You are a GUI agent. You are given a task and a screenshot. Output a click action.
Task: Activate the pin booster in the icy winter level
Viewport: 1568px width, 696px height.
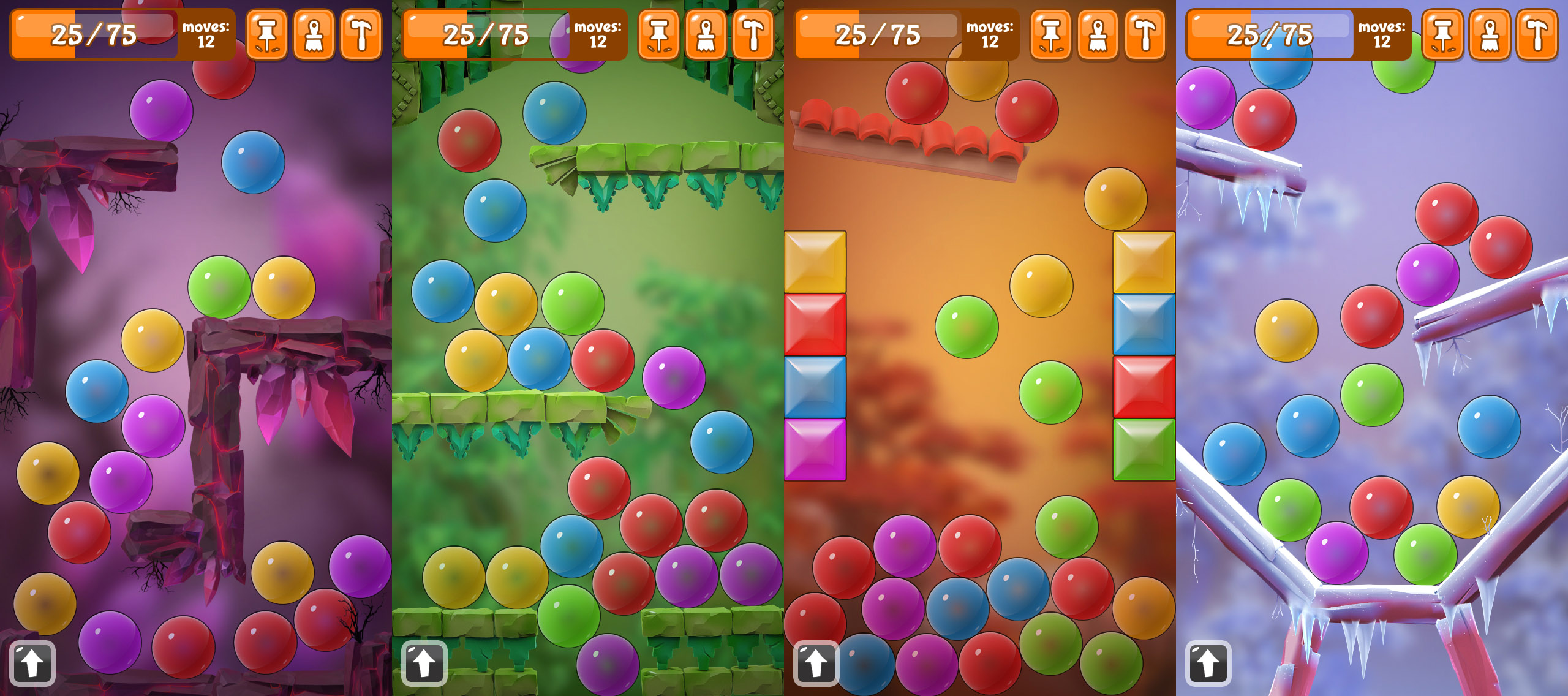[x=1442, y=35]
